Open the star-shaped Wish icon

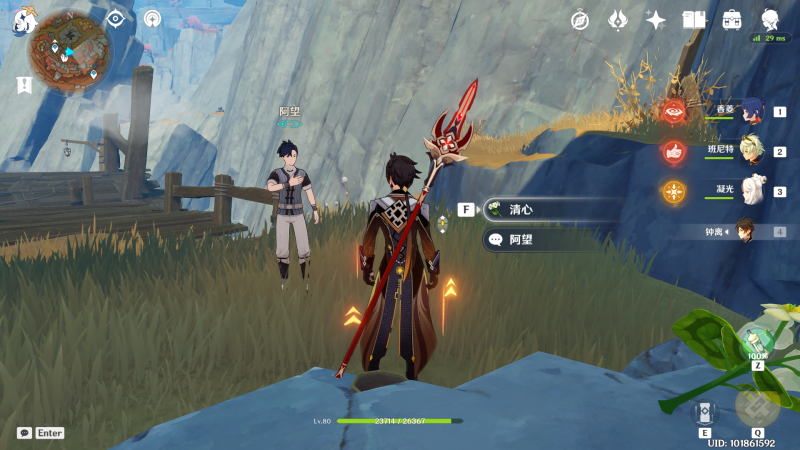tap(656, 19)
